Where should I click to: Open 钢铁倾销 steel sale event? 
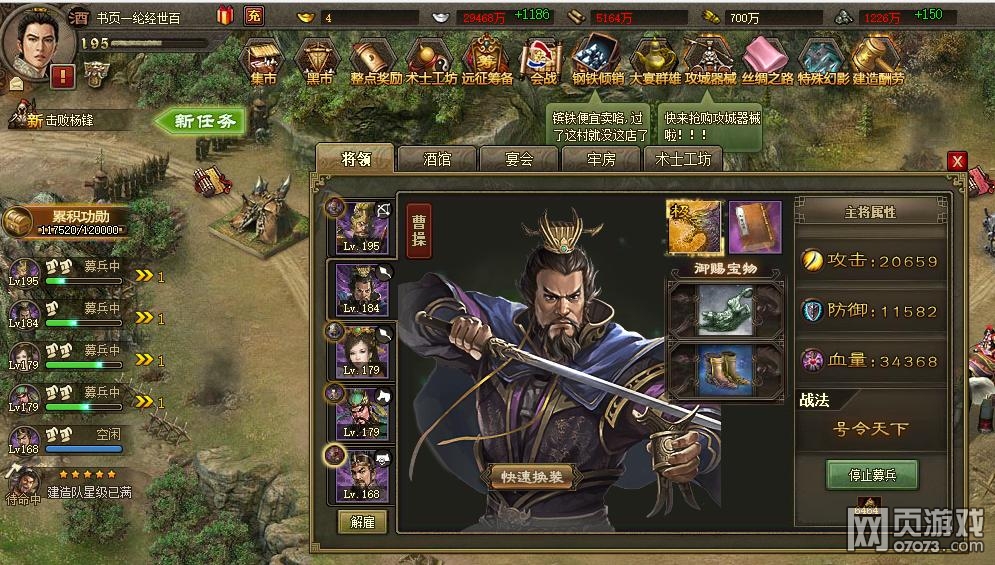tap(597, 62)
